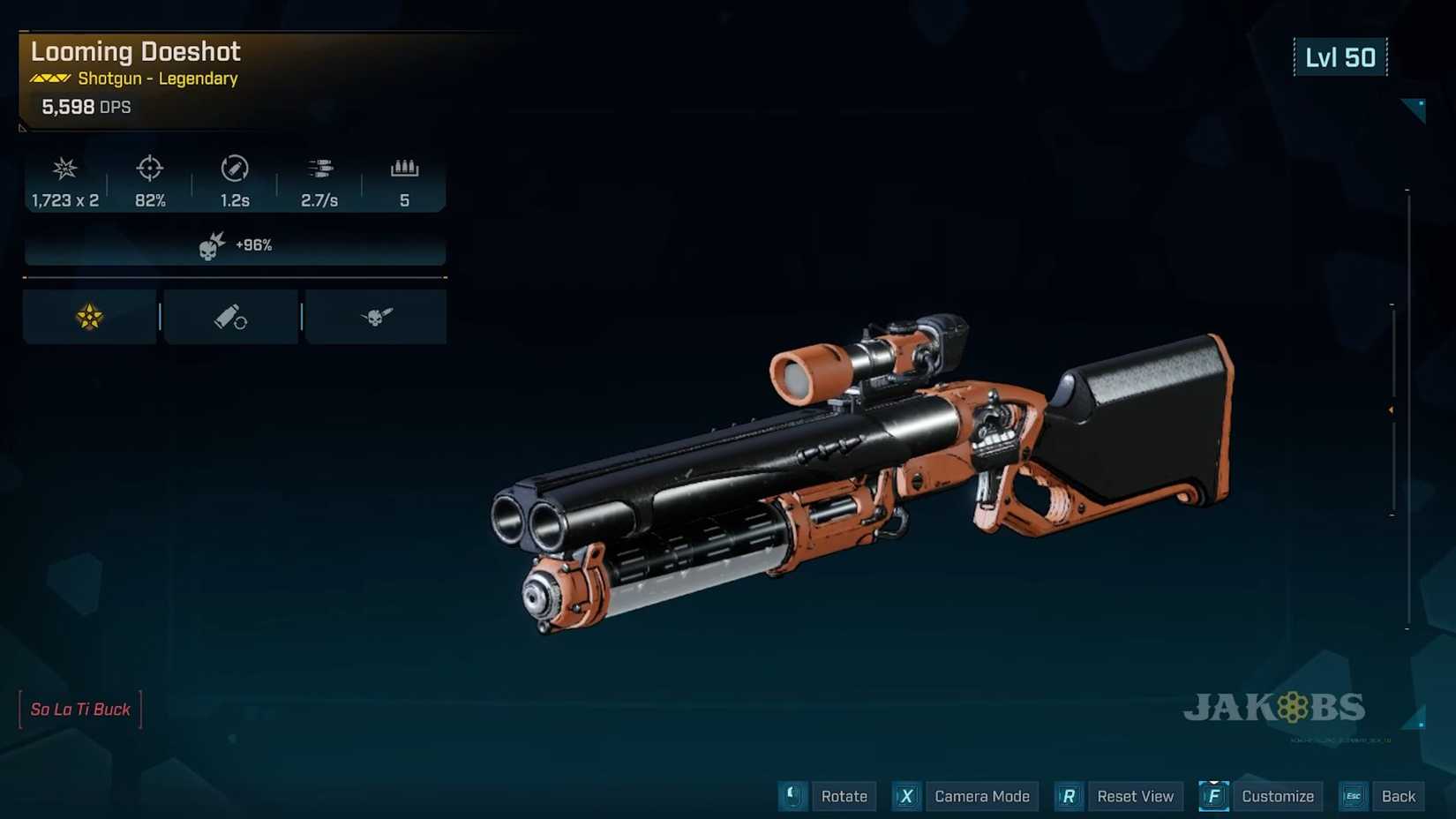Enable weapon Rotate mode
Viewport: 1456px width, 819px height.
tap(792, 796)
